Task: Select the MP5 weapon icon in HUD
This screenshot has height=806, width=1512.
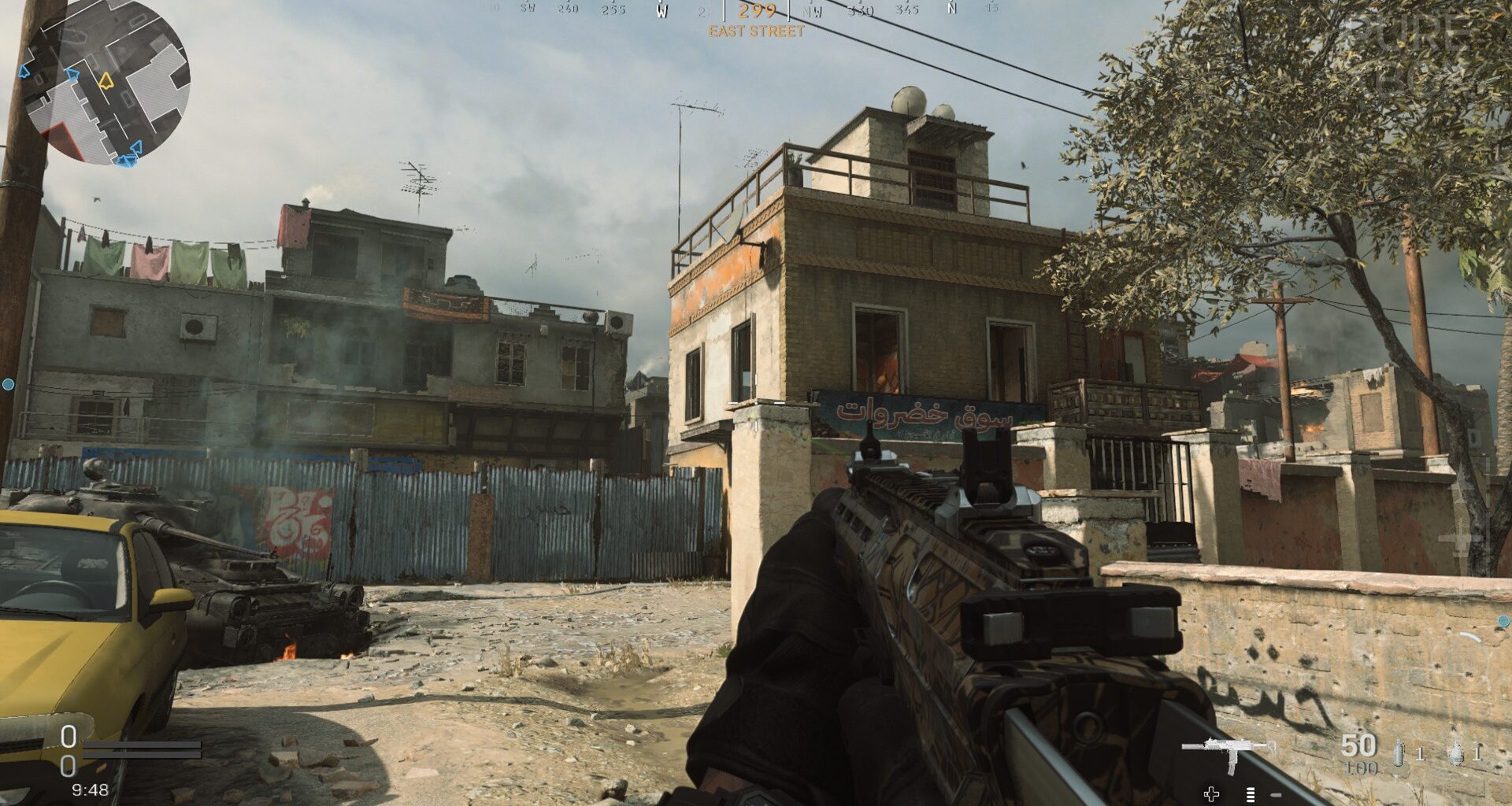Action: 1228,748
